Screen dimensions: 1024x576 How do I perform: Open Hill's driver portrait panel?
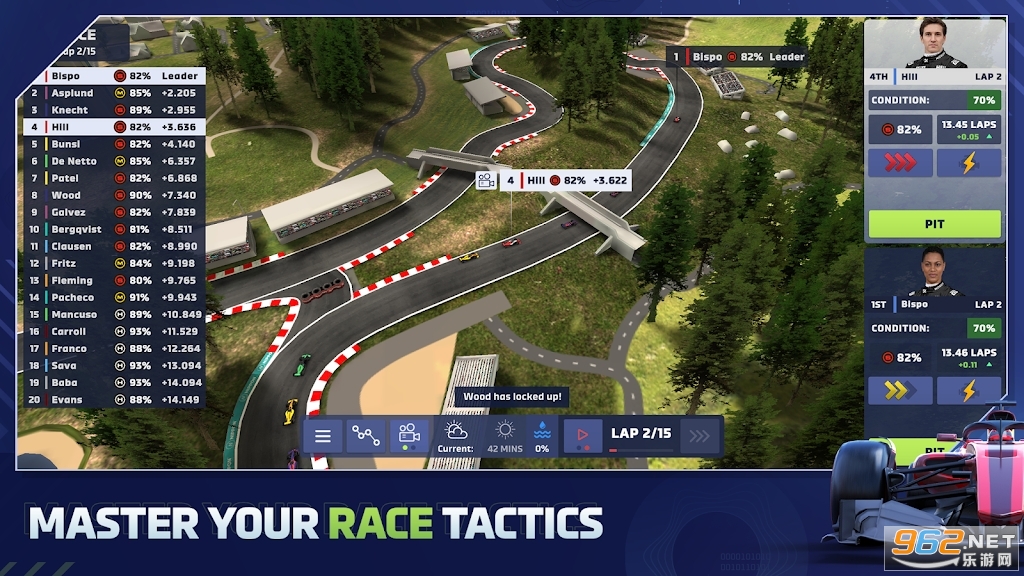click(934, 45)
